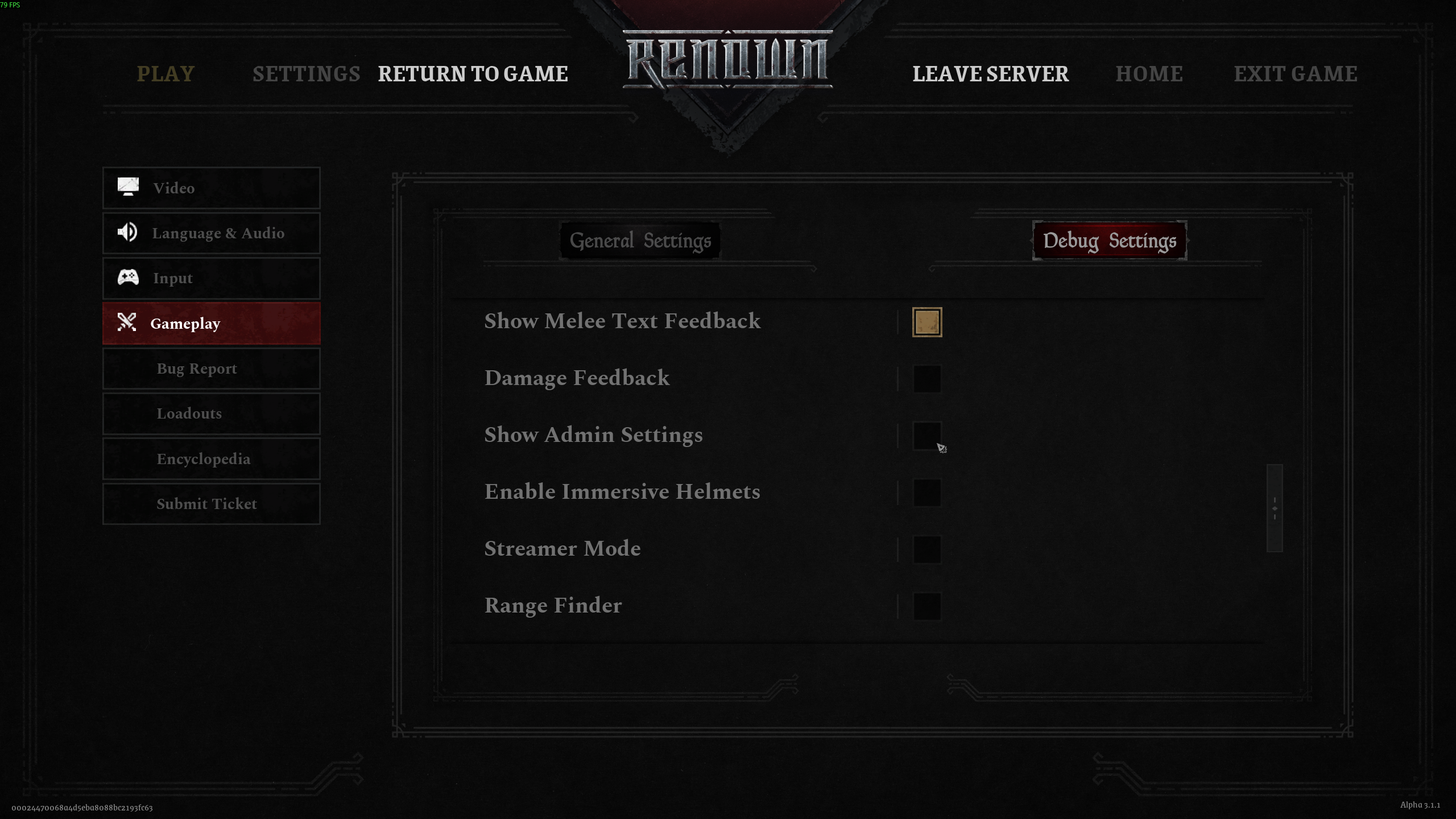Click Return to Game
1456x819 pixels.
pyautogui.click(x=473, y=74)
